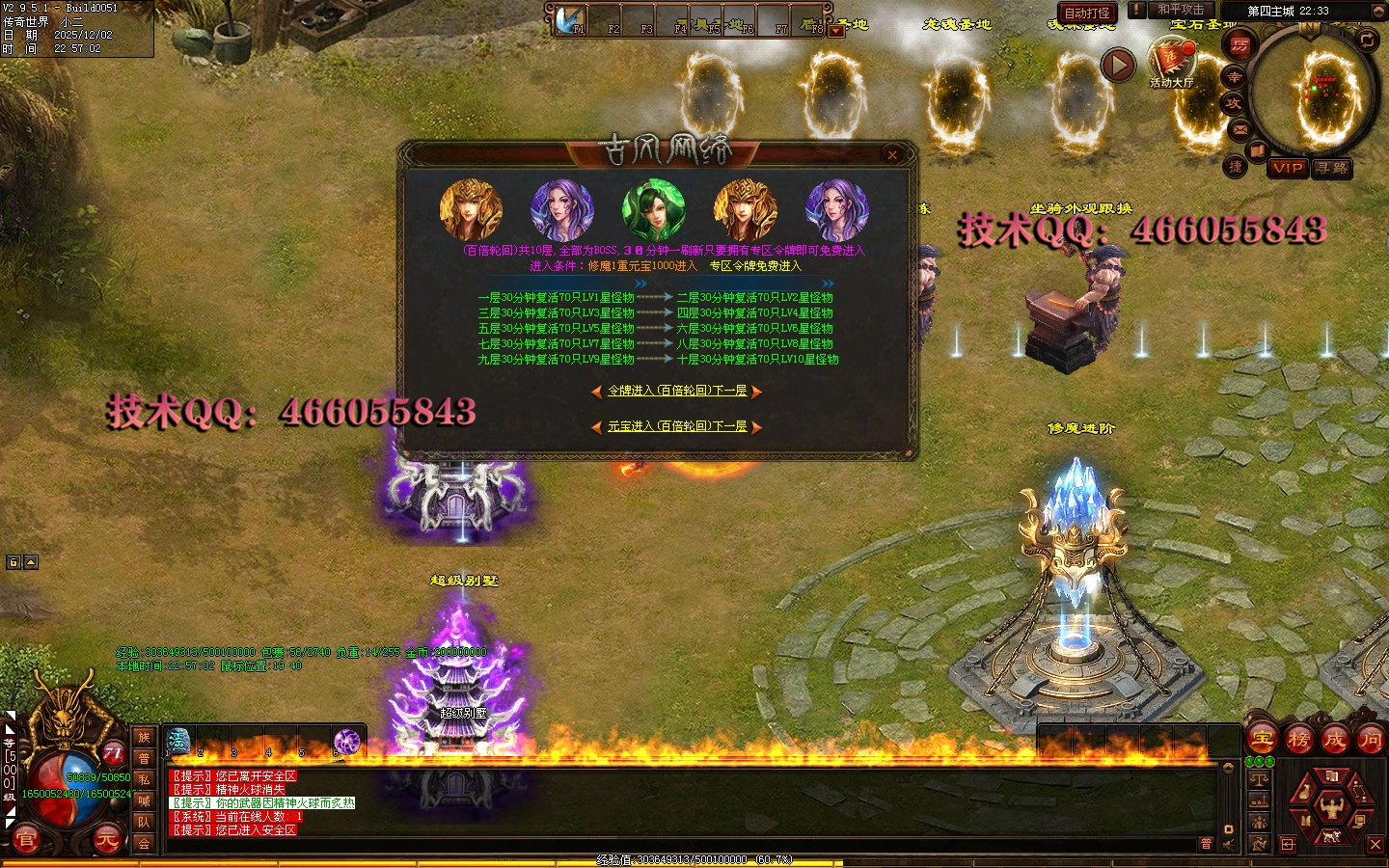Toggle the 自动打怪 auto-fight button
Image resolution: width=1389 pixels, height=868 pixels.
coord(1087,13)
